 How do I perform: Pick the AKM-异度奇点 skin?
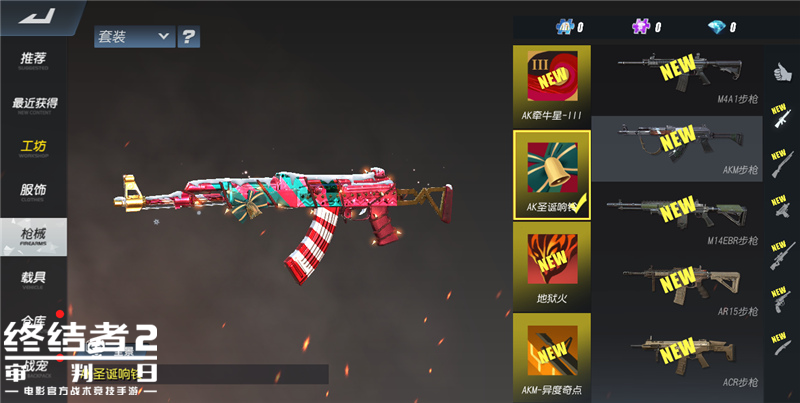coord(552,354)
